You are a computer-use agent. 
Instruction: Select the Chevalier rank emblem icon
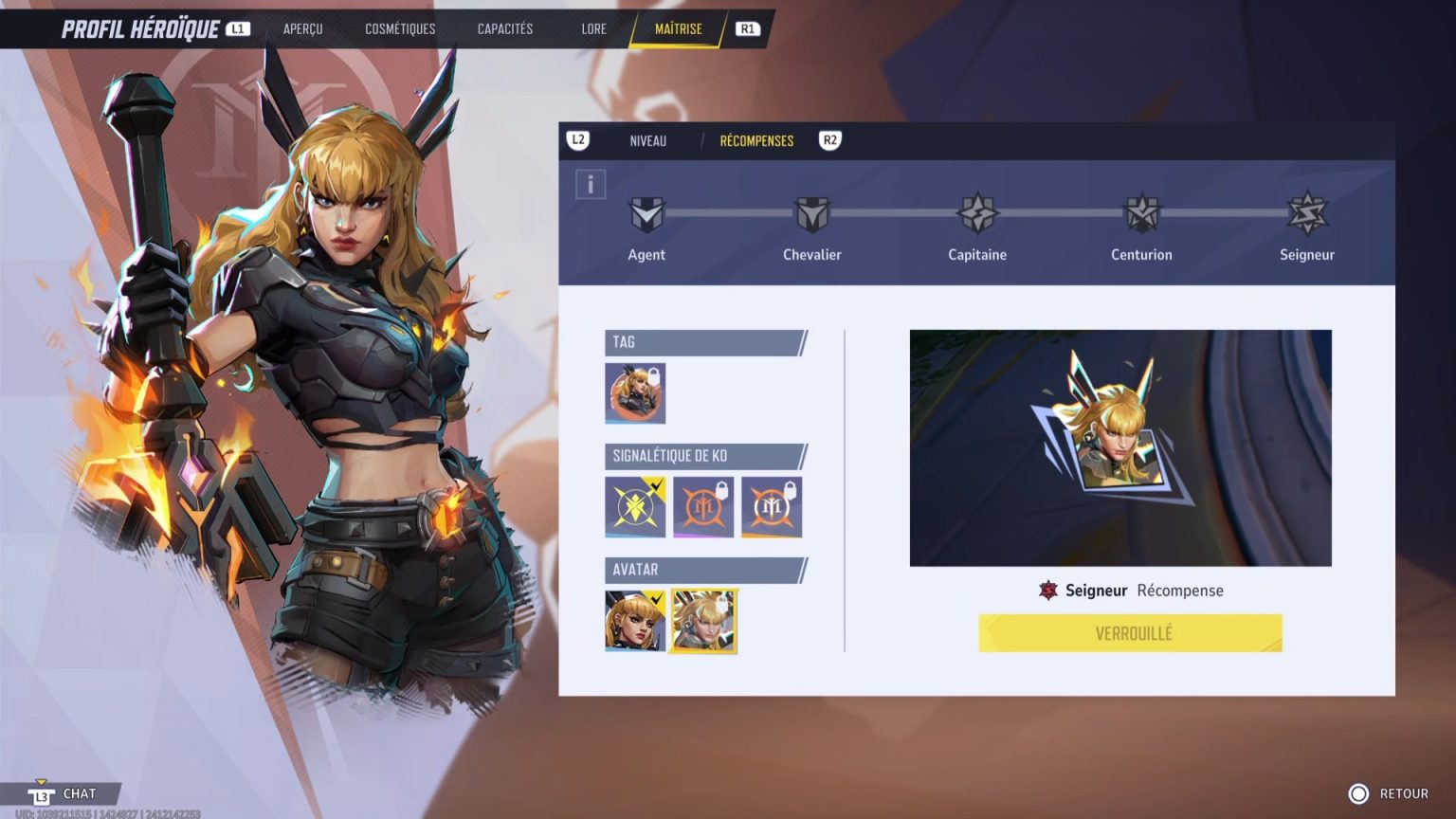(812, 213)
